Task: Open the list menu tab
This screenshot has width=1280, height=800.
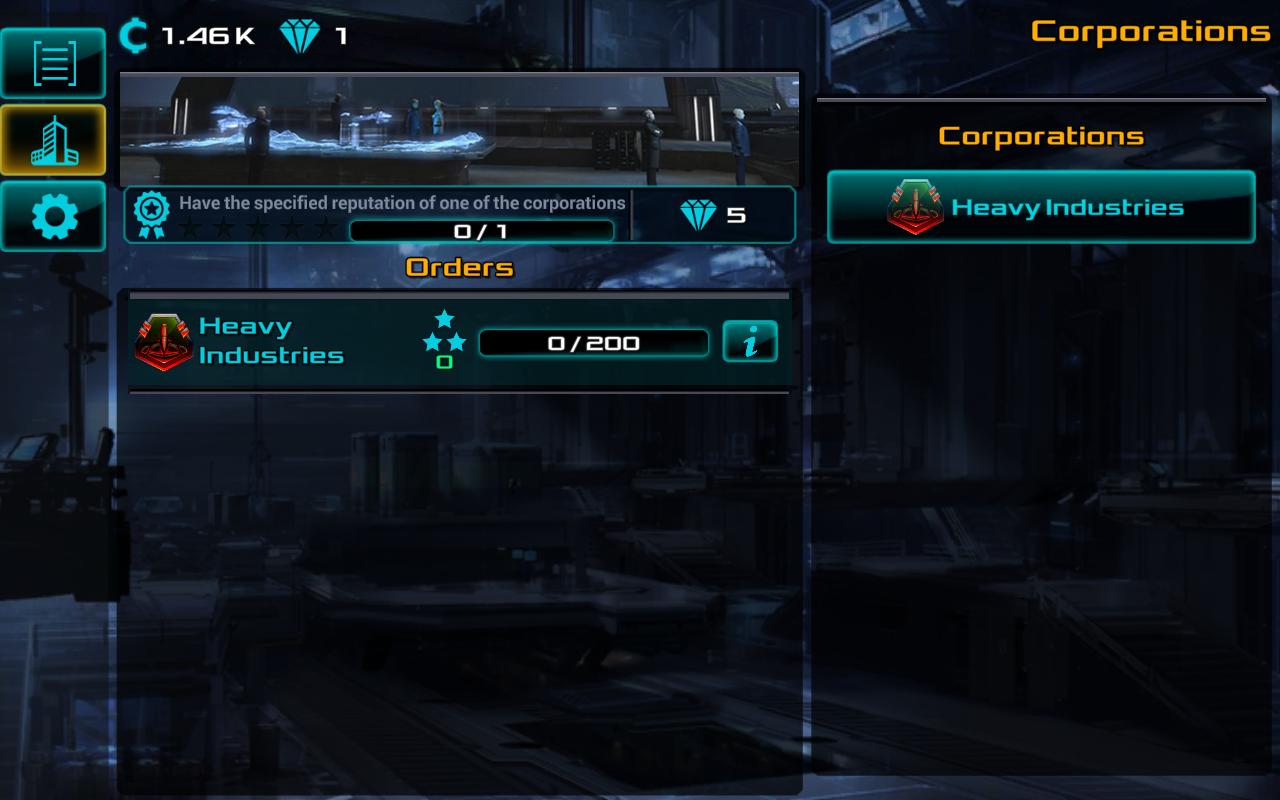Action: pyautogui.click(x=53, y=63)
